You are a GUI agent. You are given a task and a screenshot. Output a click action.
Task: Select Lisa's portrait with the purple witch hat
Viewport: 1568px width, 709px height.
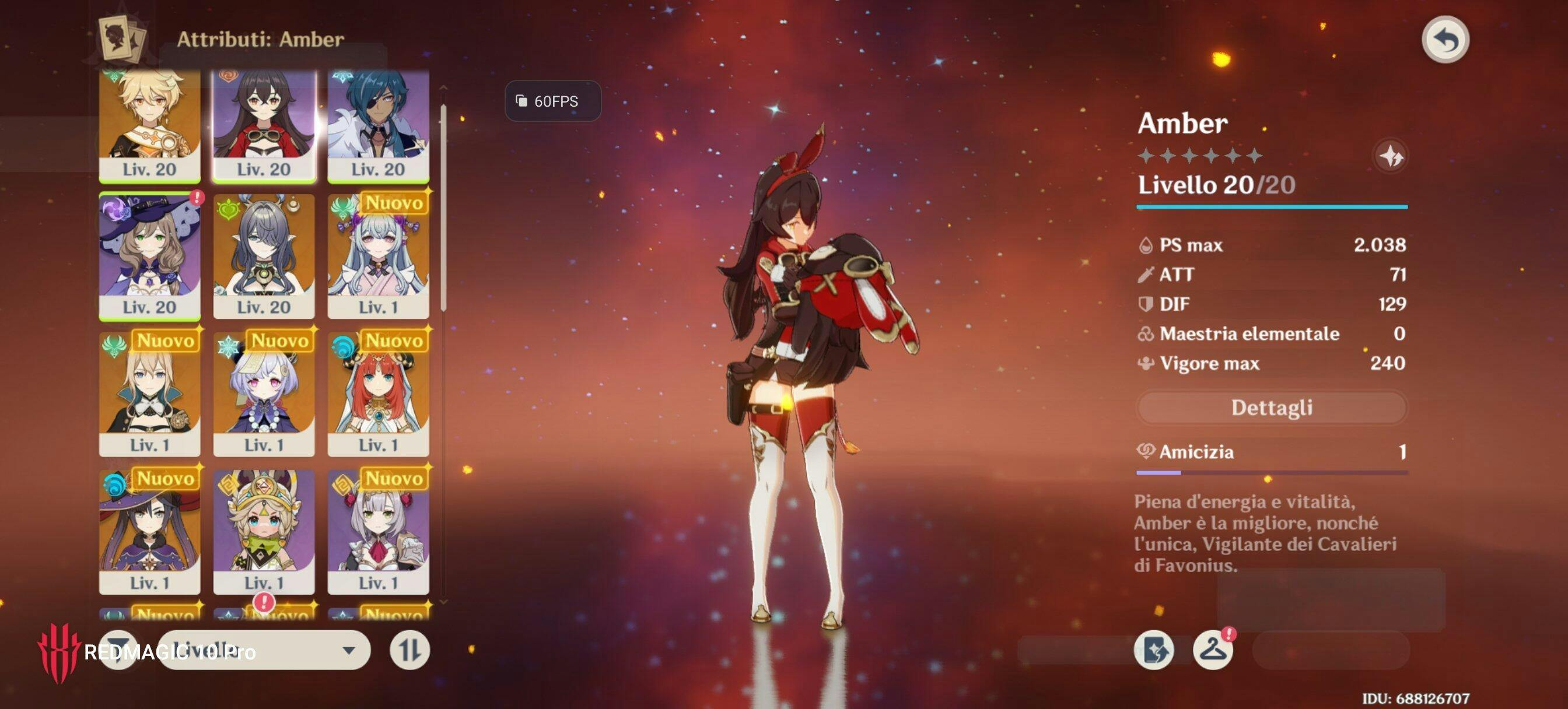150,255
